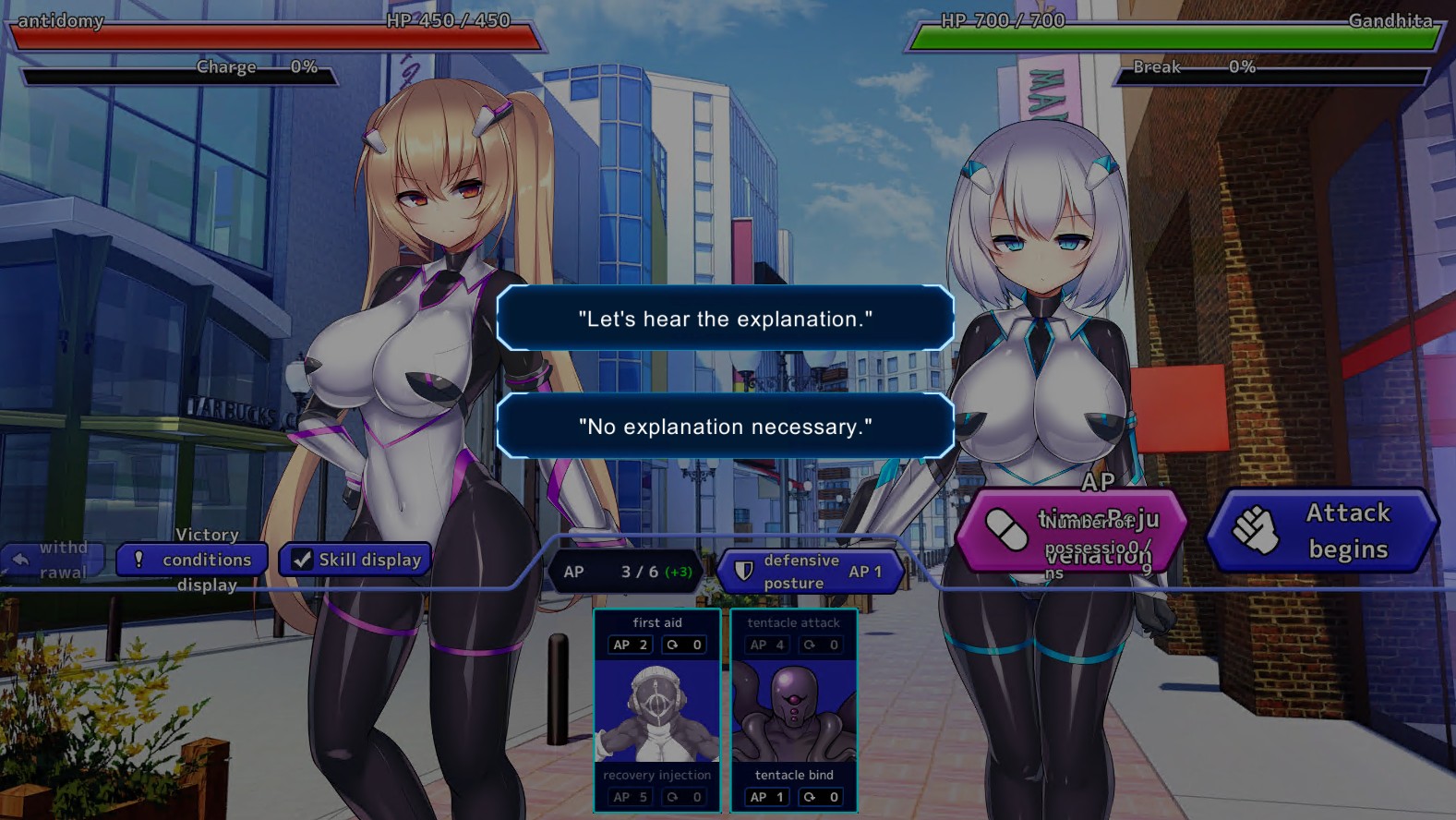Enable defensive posture for 1 AP
The image size is (1456, 820).
810,570
